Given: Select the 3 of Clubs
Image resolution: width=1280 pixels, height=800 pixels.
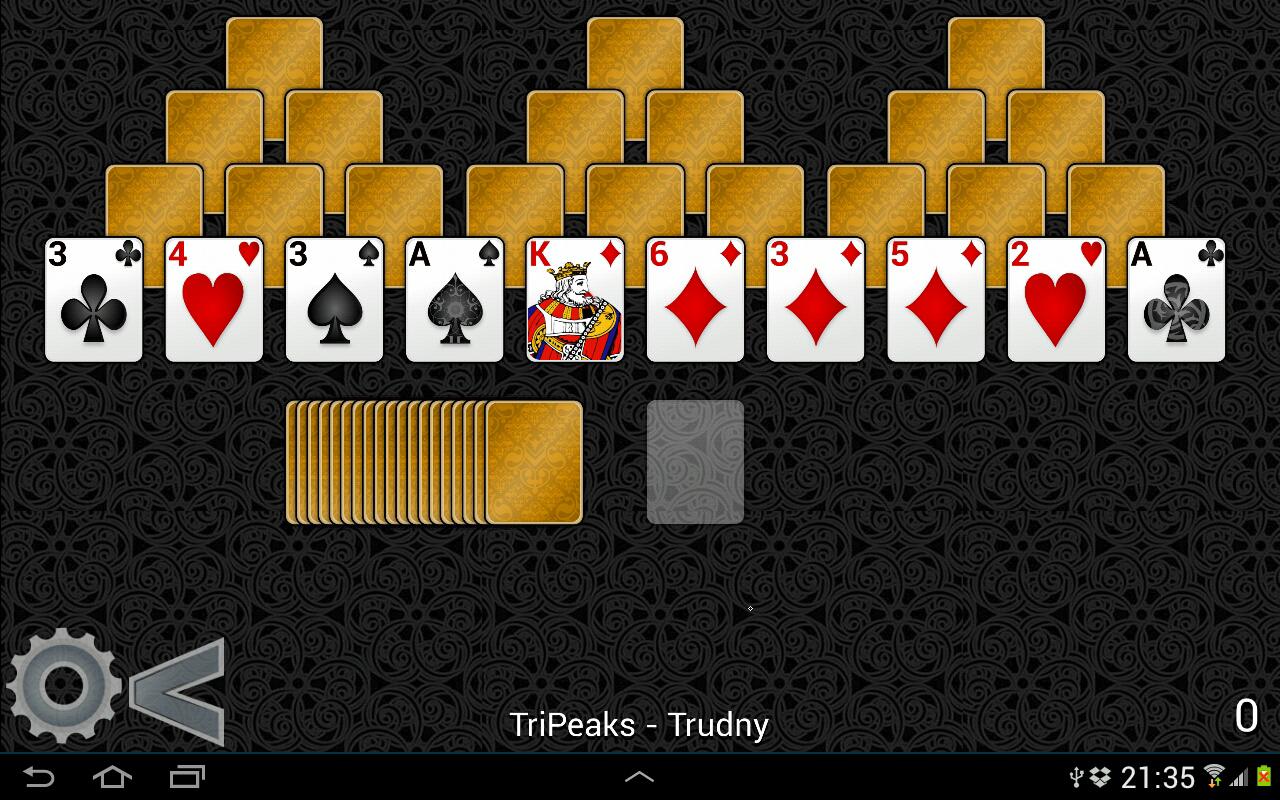Looking at the screenshot, I should coord(93,299).
